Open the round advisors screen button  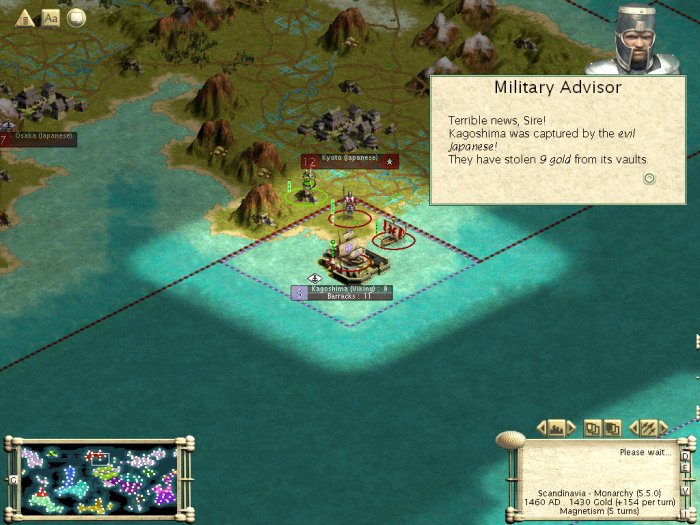click(76, 17)
